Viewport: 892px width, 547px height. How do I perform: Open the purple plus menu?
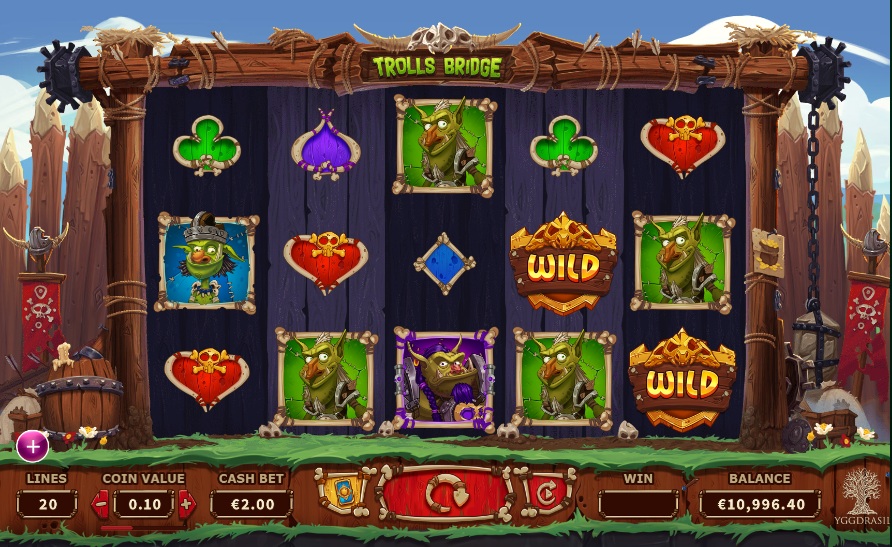coord(32,446)
